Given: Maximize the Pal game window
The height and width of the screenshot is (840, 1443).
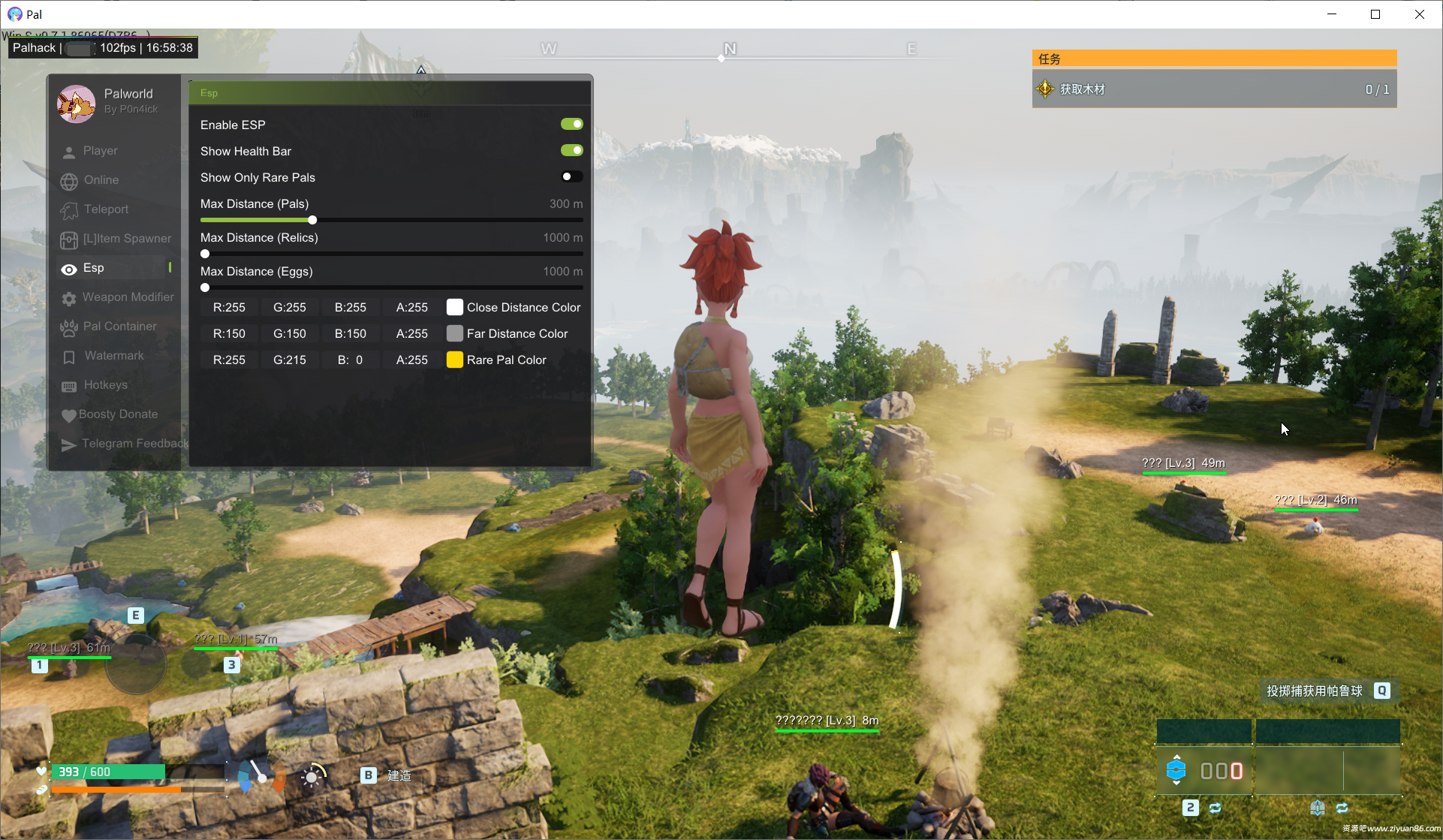Looking at the screenshot, I should 1375,14.
